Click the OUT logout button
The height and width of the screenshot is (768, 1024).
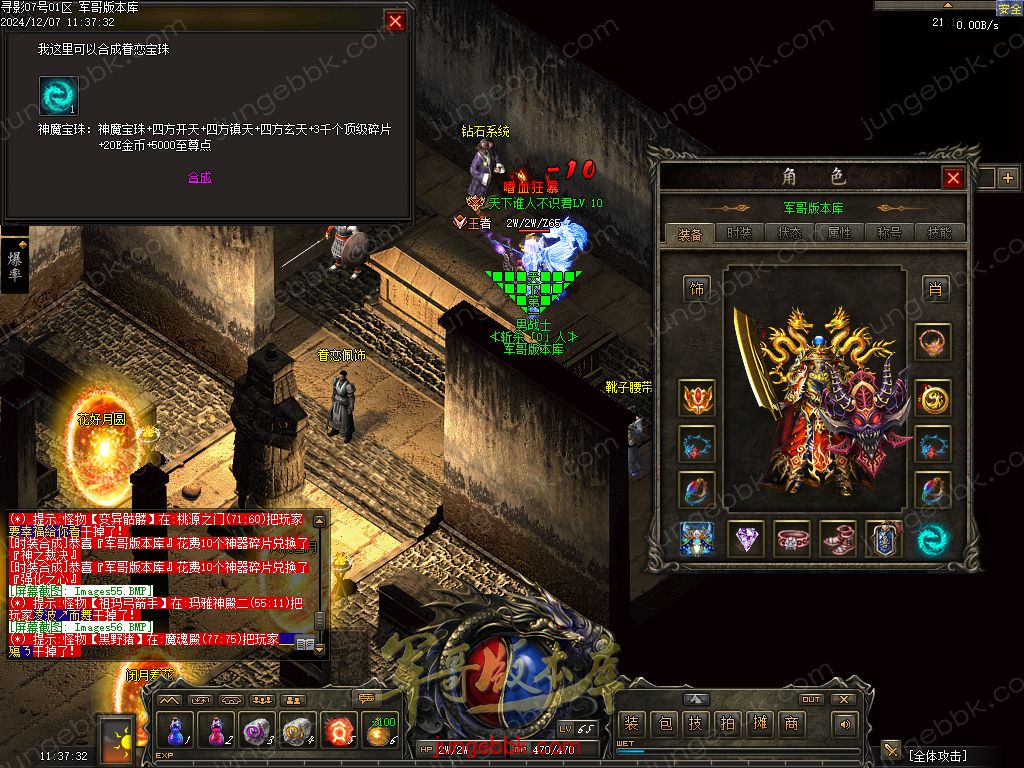(811, 700)
